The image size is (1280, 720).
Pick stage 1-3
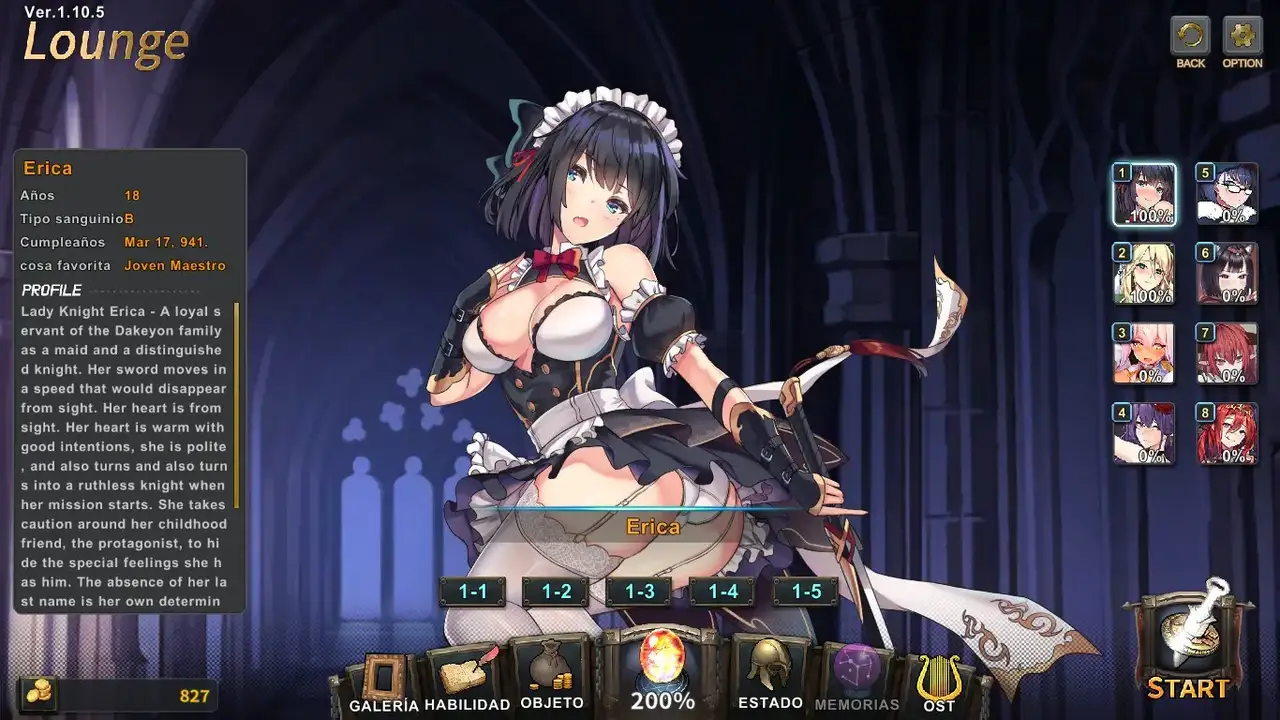coord(640,591)
